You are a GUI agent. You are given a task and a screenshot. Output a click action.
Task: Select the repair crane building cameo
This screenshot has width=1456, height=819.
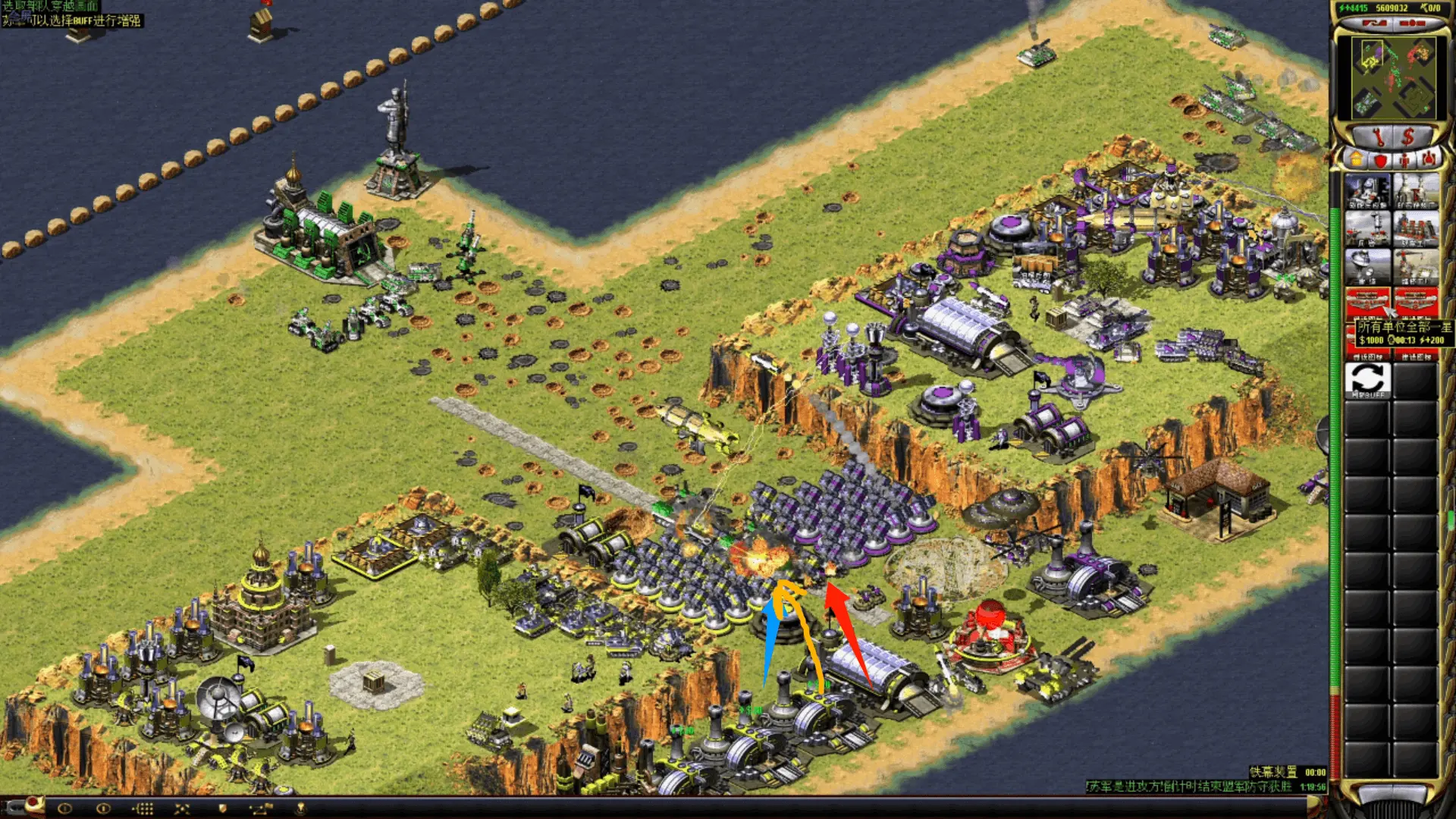click(1416, 266)
